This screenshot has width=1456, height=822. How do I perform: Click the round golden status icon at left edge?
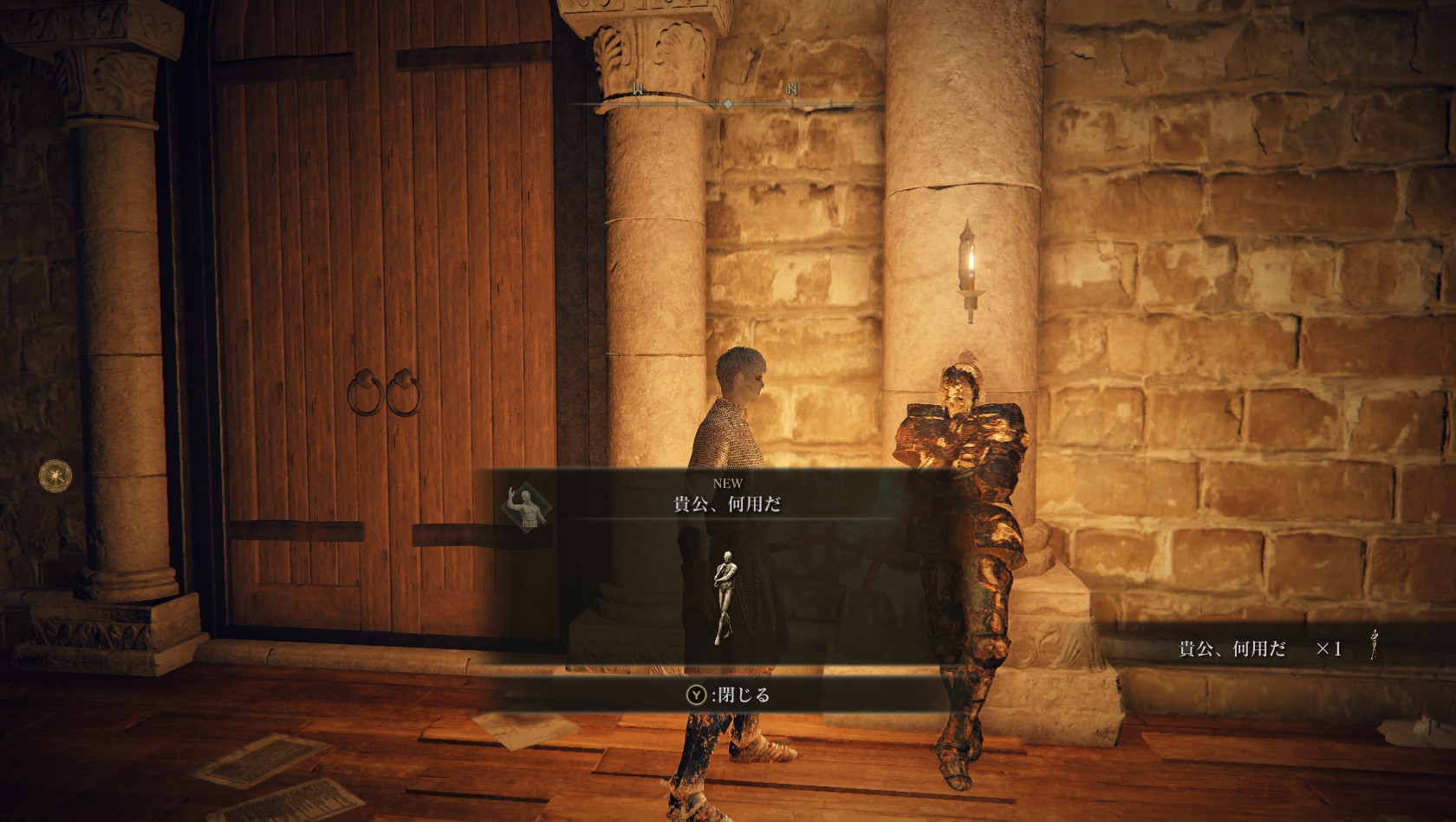click(55, 474)
